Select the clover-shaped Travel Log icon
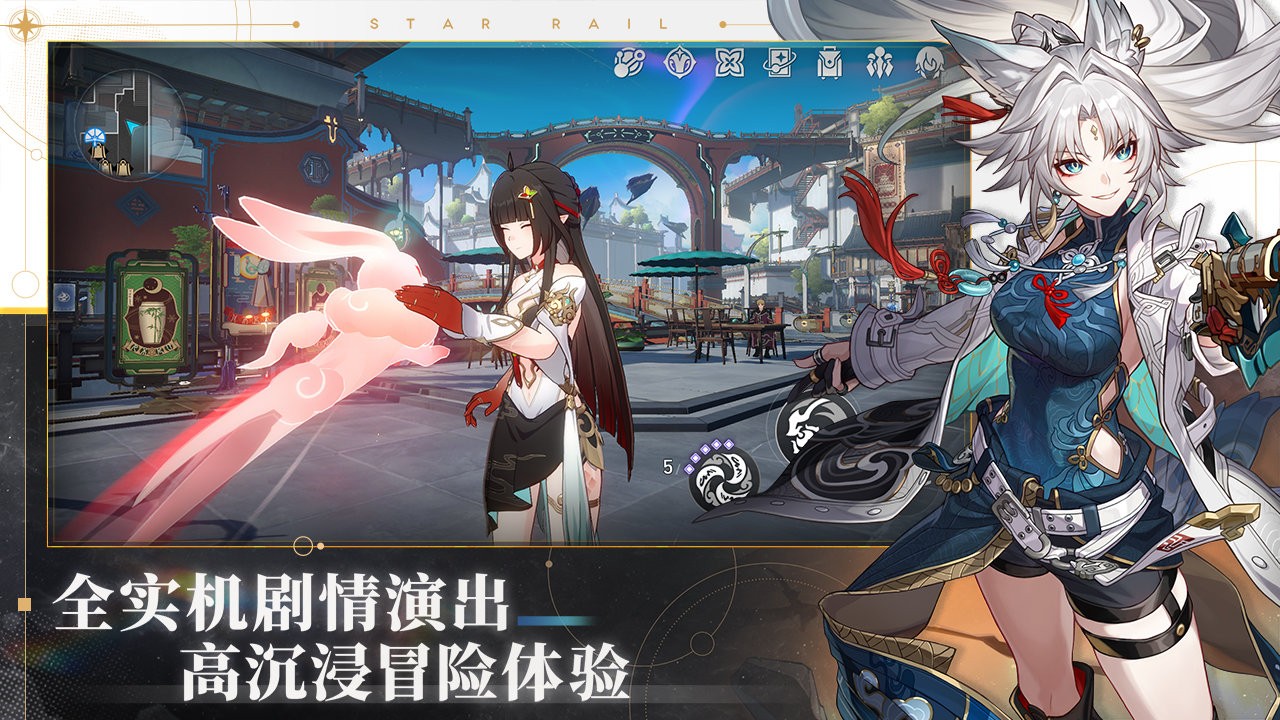The width and height of the screenshot is (1280, 720). [x=731, y=62]
